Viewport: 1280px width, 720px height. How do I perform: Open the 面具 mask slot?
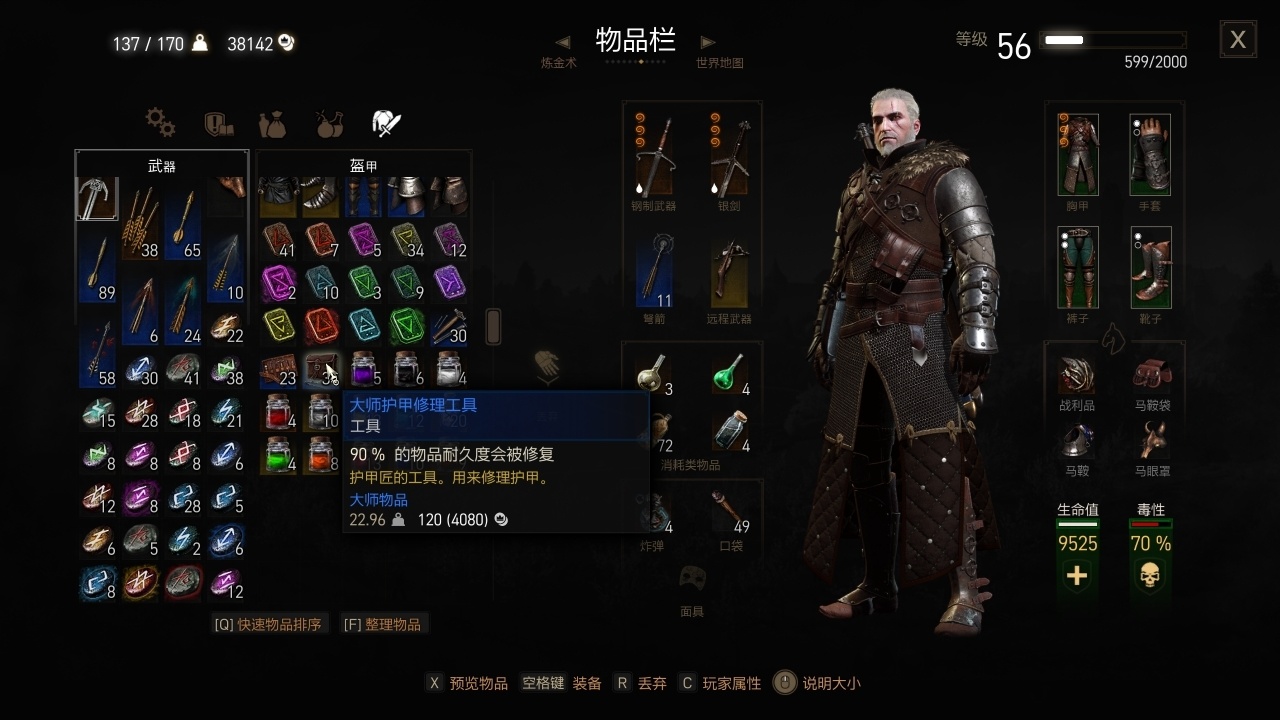pos(693,580)
